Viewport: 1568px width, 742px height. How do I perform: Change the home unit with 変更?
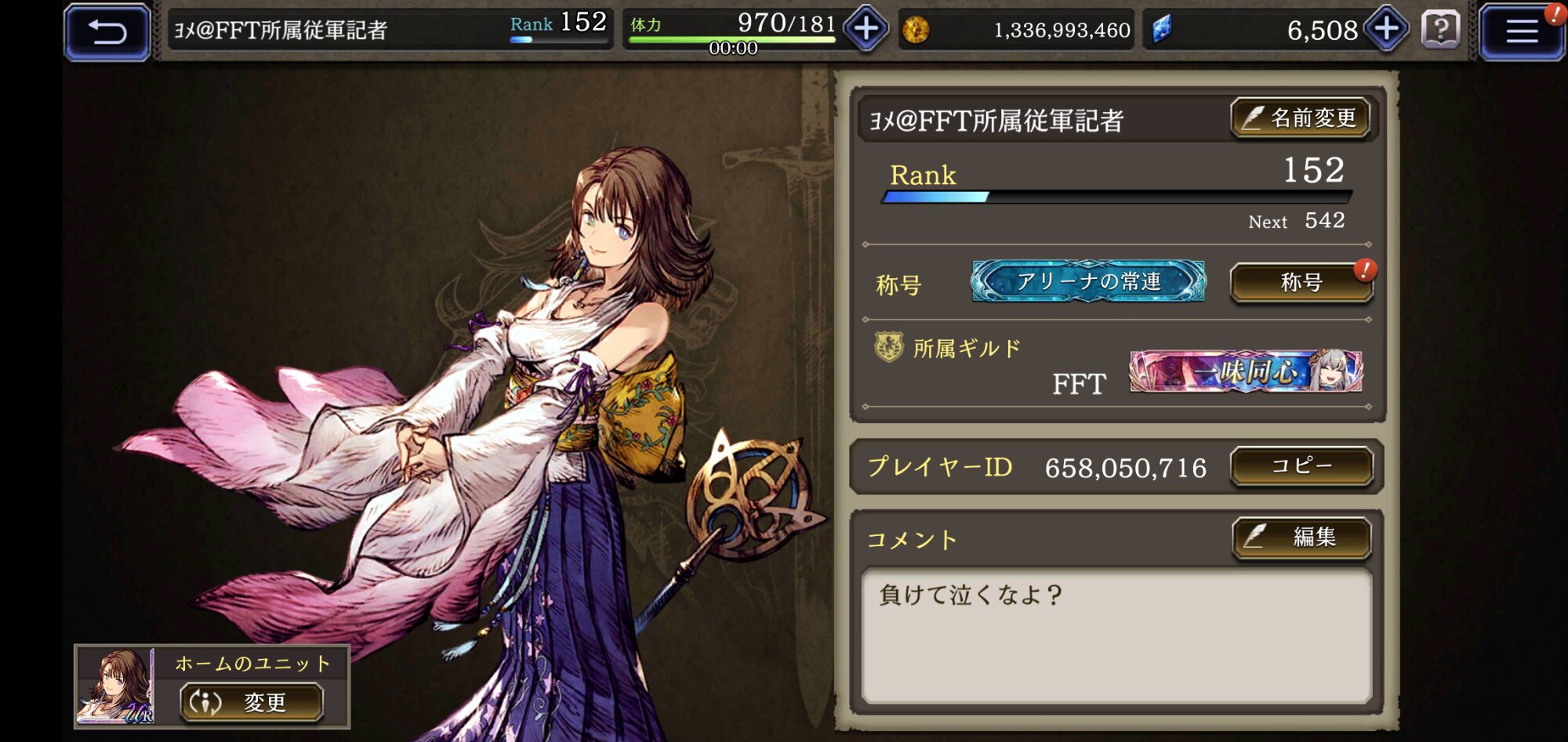pyautogui.click(x=252, y=702)
